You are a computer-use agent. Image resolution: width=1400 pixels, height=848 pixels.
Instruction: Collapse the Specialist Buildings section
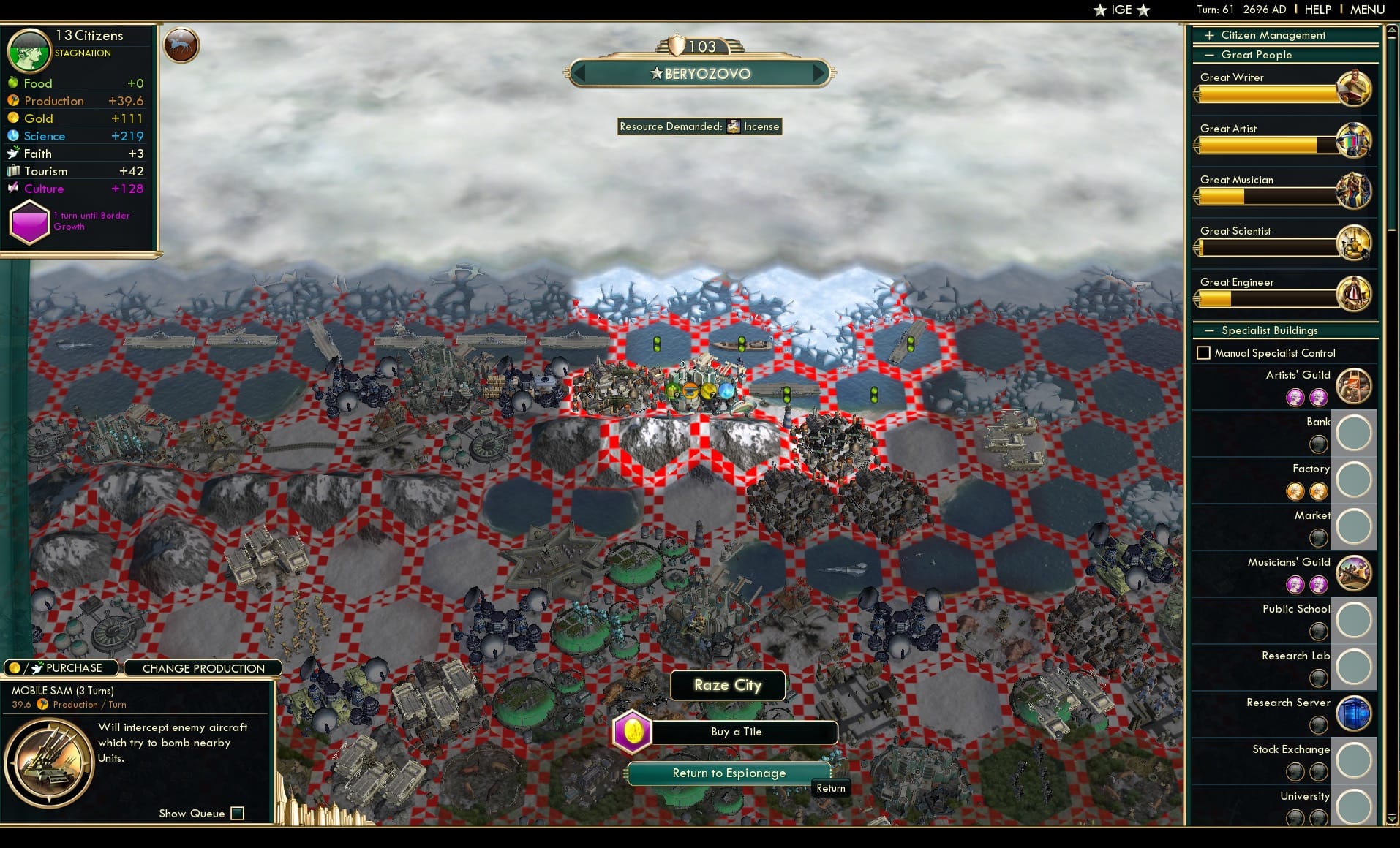pyautogui.click(x=1211, y=330)
